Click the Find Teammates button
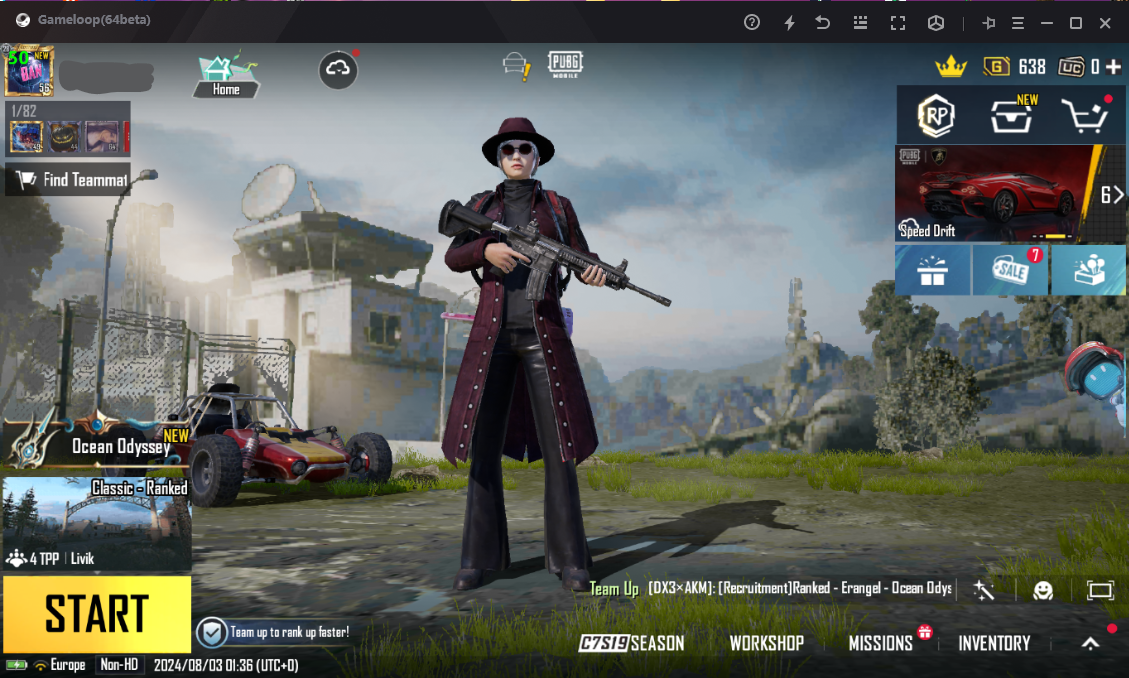The height and width of the screenshot is (678, 1129). (68, 180)
